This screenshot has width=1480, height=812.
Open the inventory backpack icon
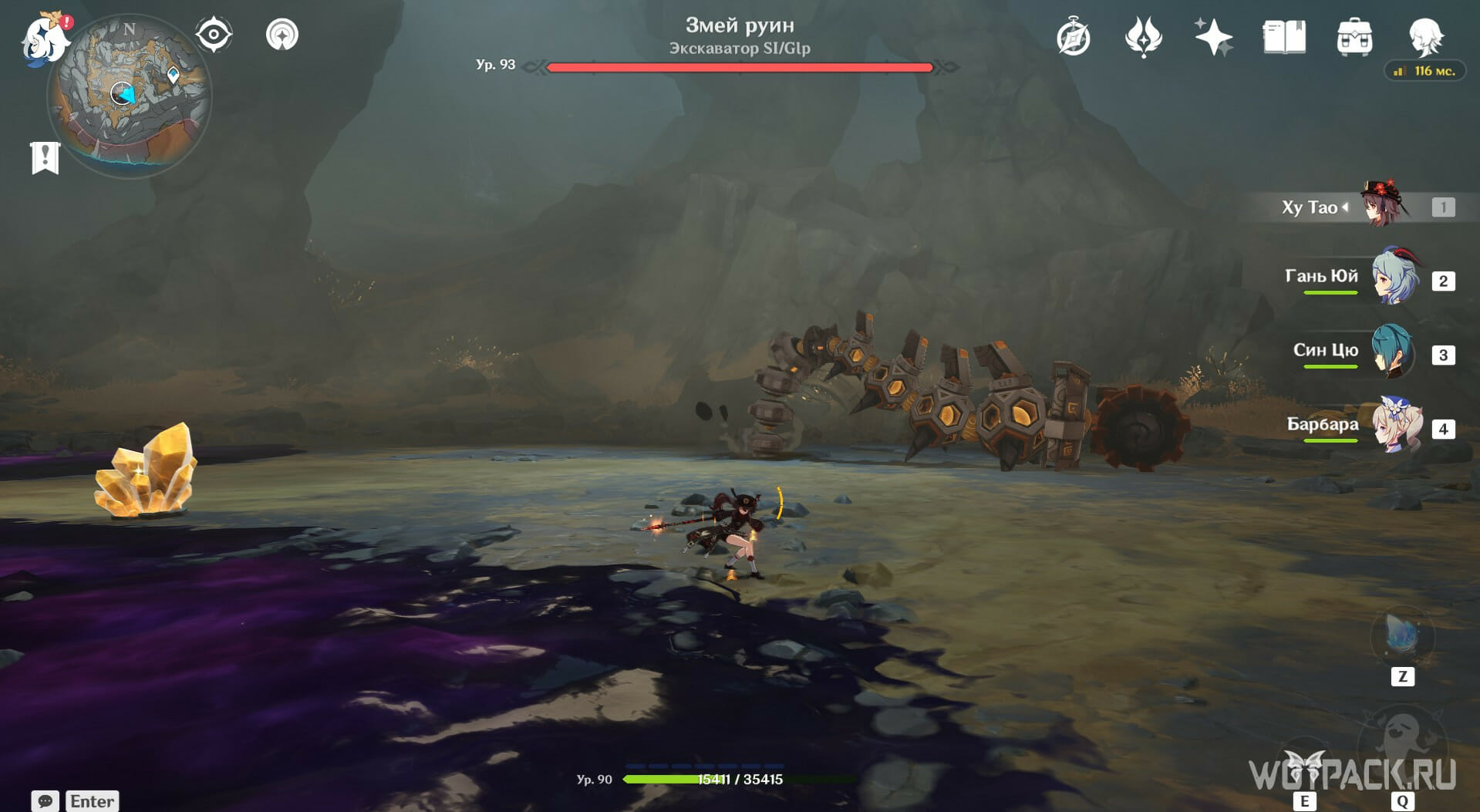point(1354,38)
